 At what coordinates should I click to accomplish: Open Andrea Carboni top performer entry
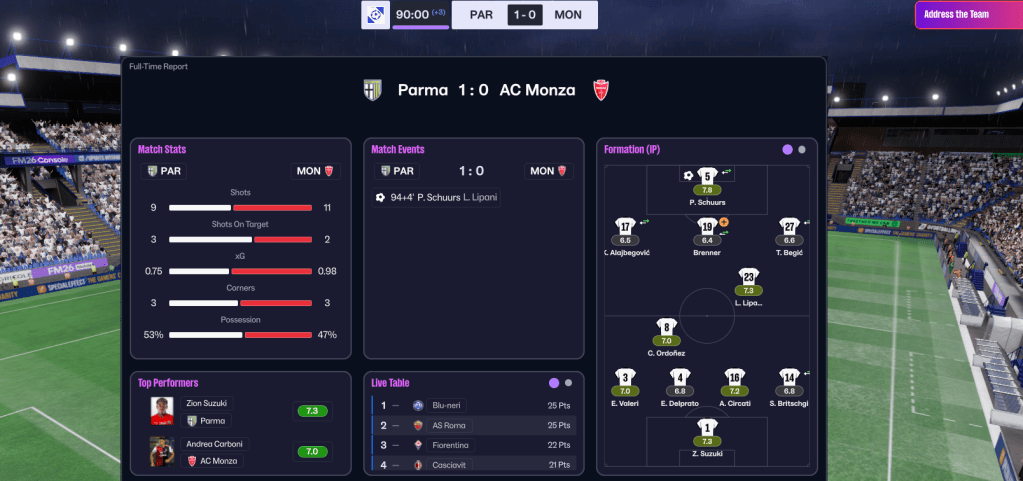240,451
